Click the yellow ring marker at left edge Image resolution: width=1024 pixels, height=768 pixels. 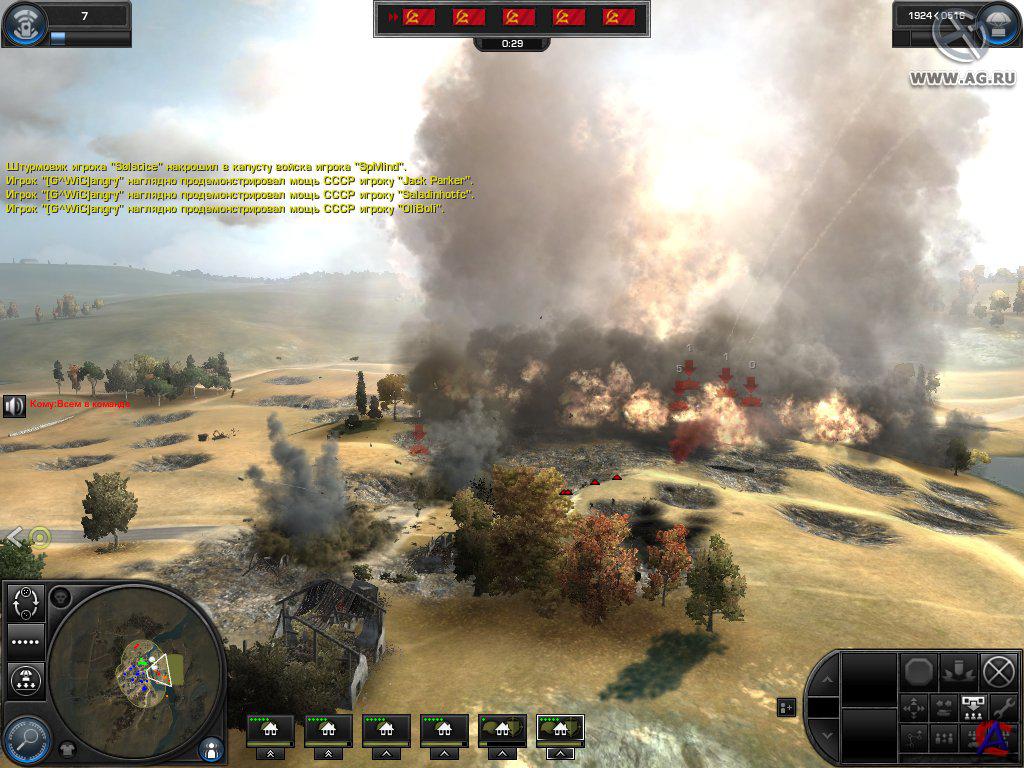39,537
